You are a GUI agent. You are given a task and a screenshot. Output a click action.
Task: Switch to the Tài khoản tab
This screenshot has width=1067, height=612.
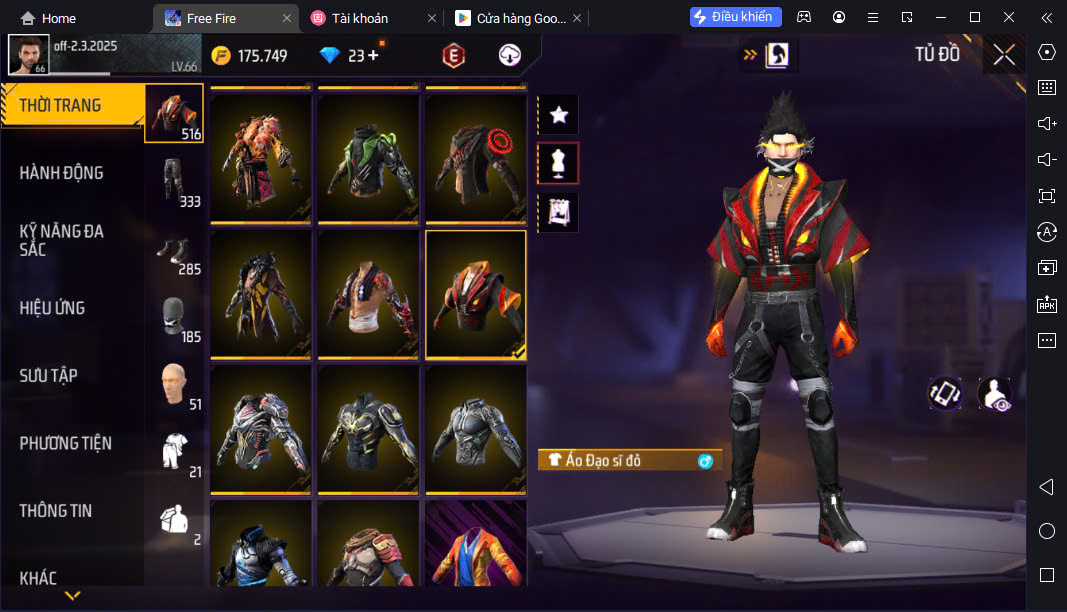click(360, 18)
